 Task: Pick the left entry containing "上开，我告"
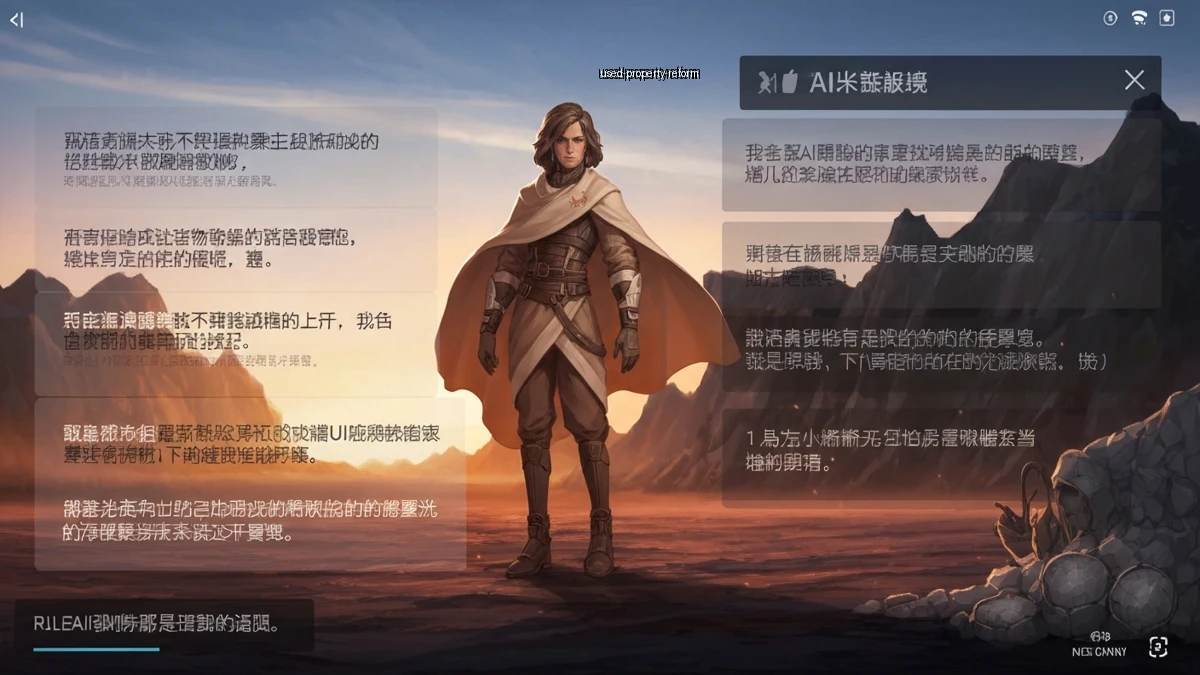(236, 331)
